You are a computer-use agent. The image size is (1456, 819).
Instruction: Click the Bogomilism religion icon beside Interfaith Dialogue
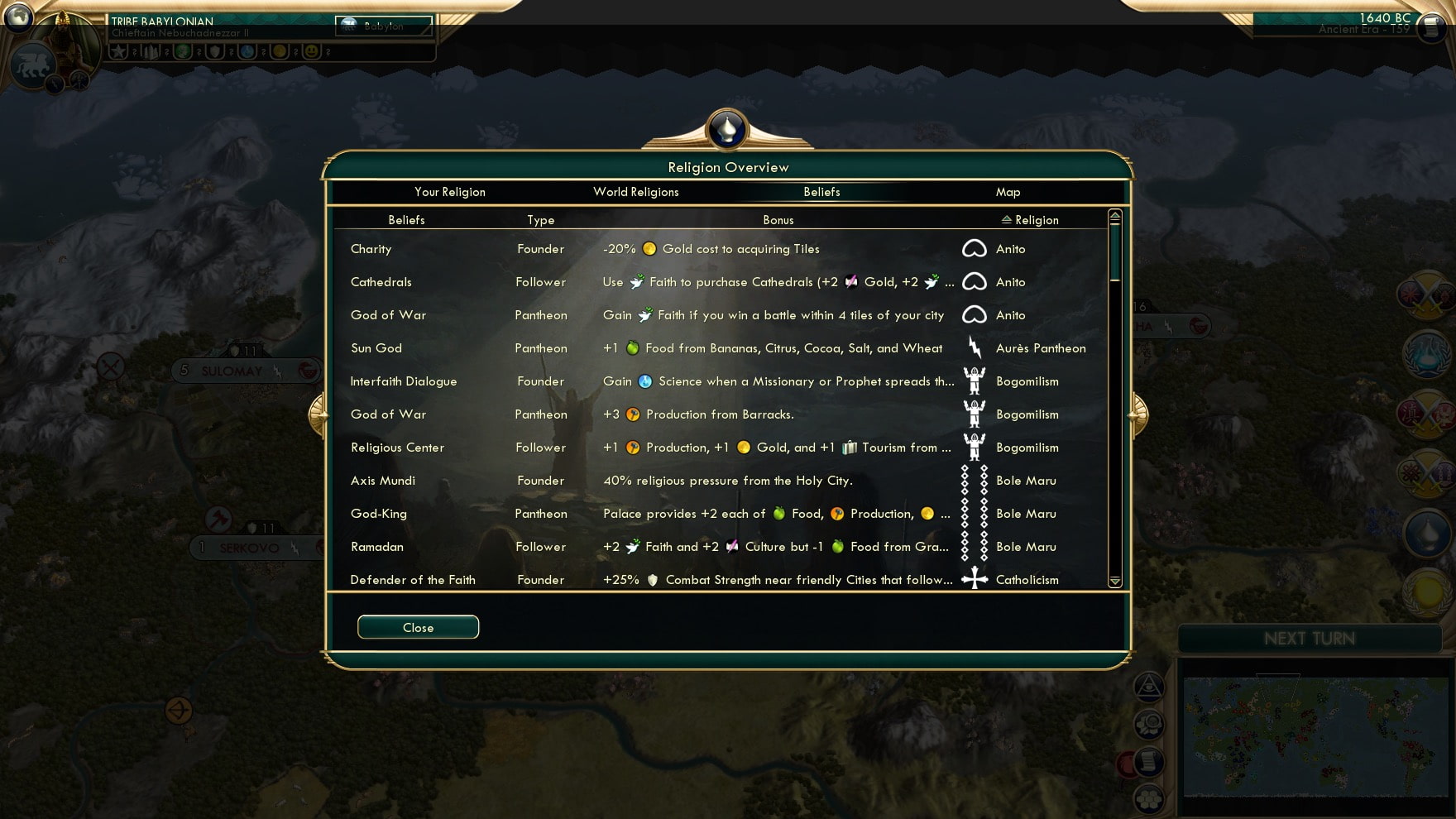pos(975,381)
